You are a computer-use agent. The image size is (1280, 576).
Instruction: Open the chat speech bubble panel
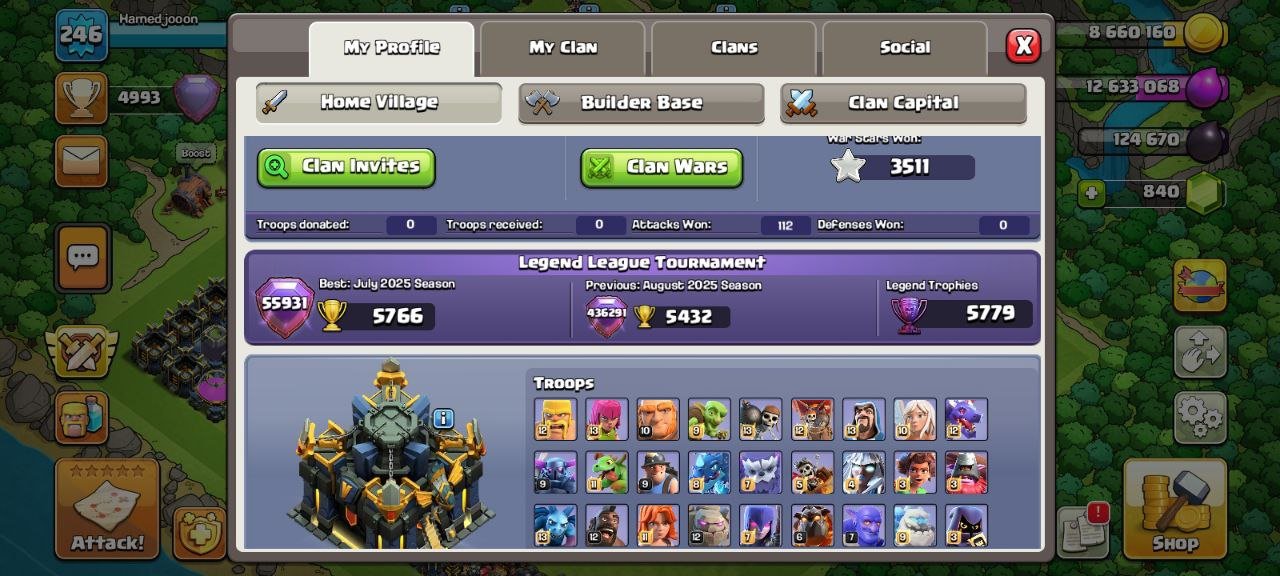[x=82, y=257]
